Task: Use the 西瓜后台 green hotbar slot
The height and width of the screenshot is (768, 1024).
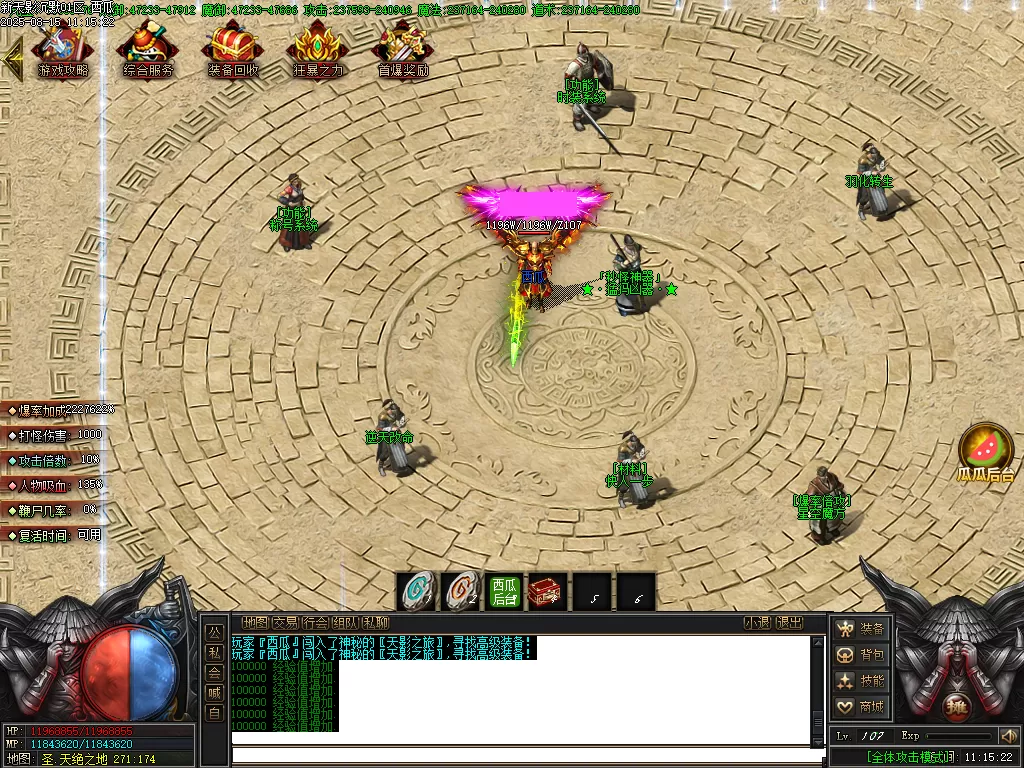Action: point(504,591)
